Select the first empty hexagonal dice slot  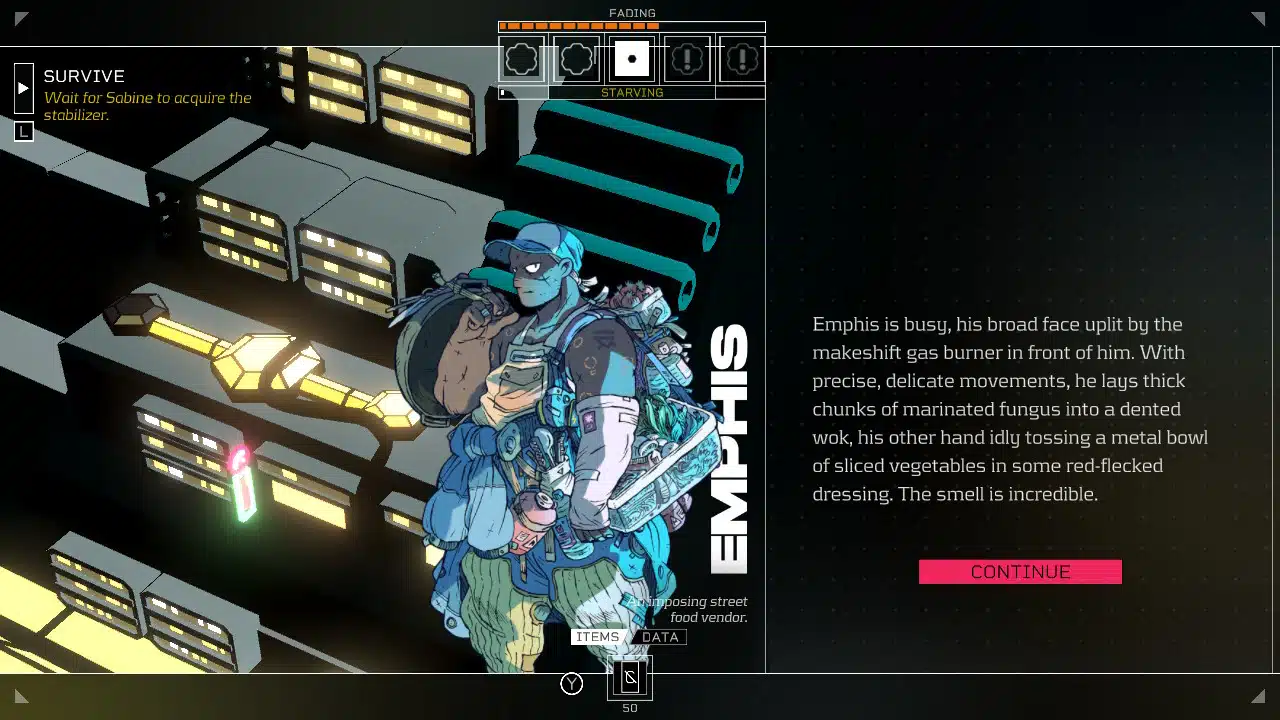tap(521, 58)
